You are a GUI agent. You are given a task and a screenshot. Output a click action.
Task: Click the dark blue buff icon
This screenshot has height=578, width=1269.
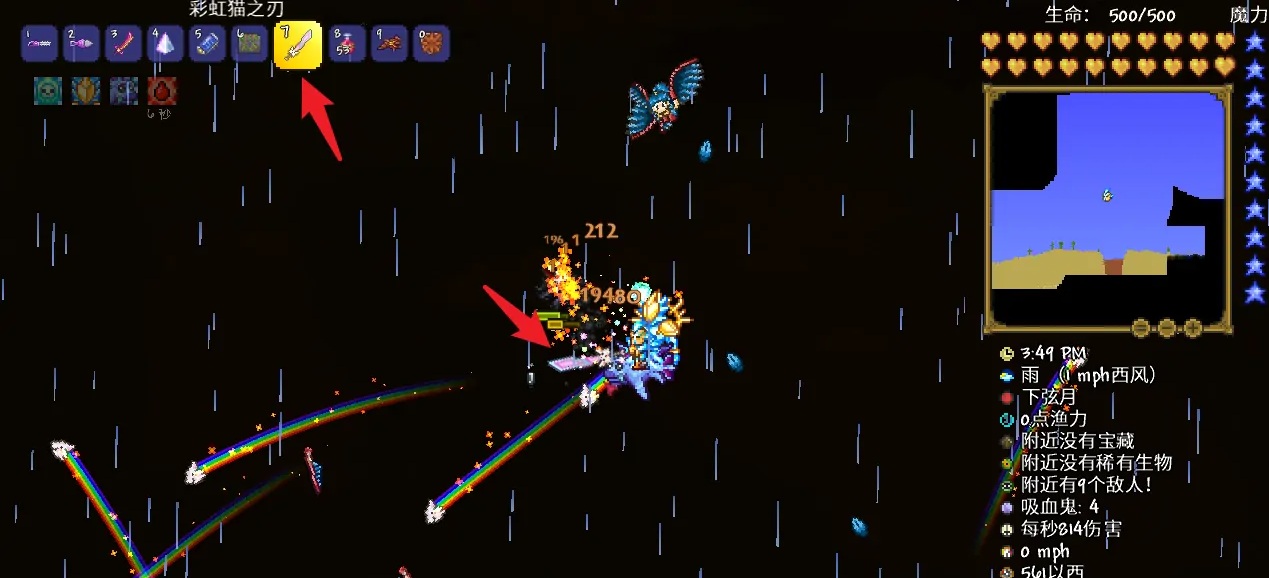(124, 91)
